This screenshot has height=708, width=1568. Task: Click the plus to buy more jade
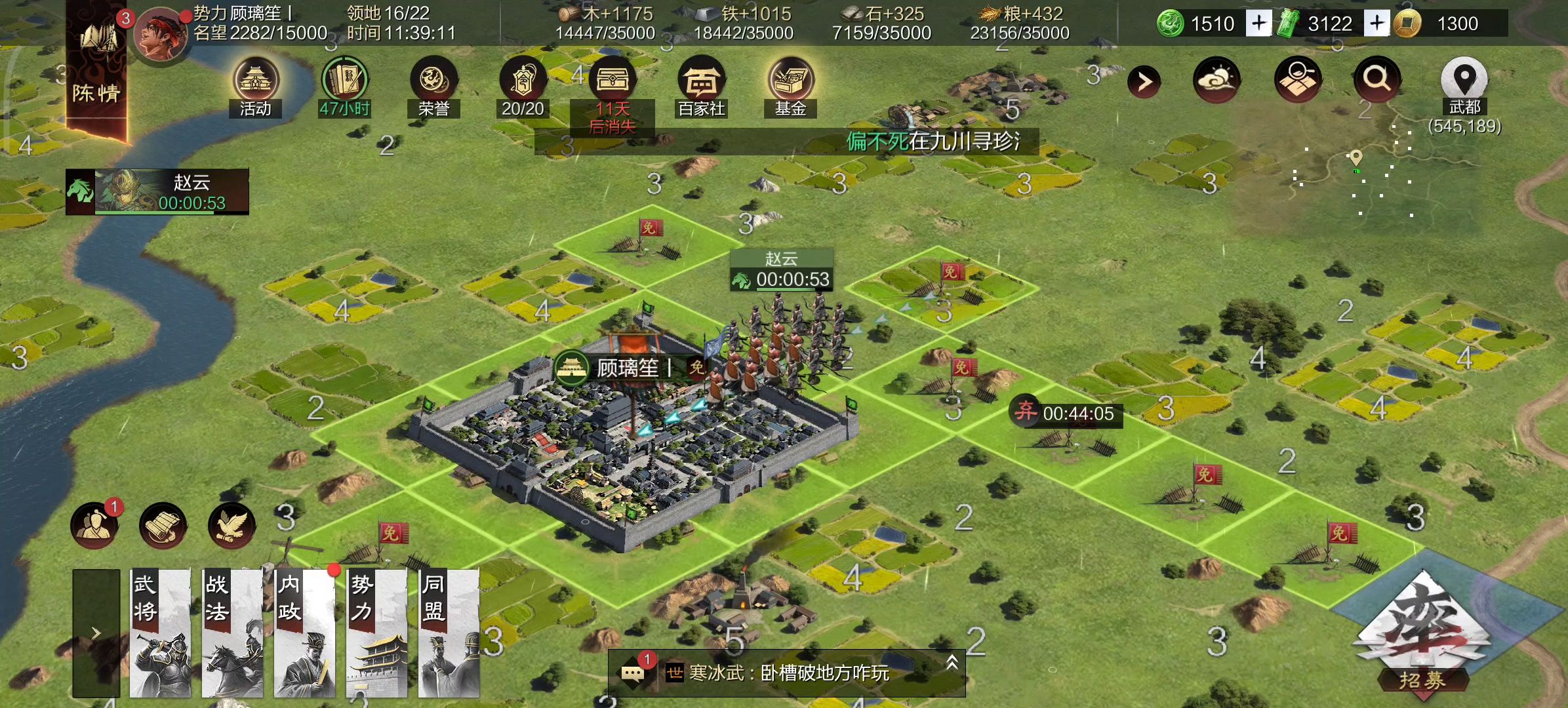1258,23
